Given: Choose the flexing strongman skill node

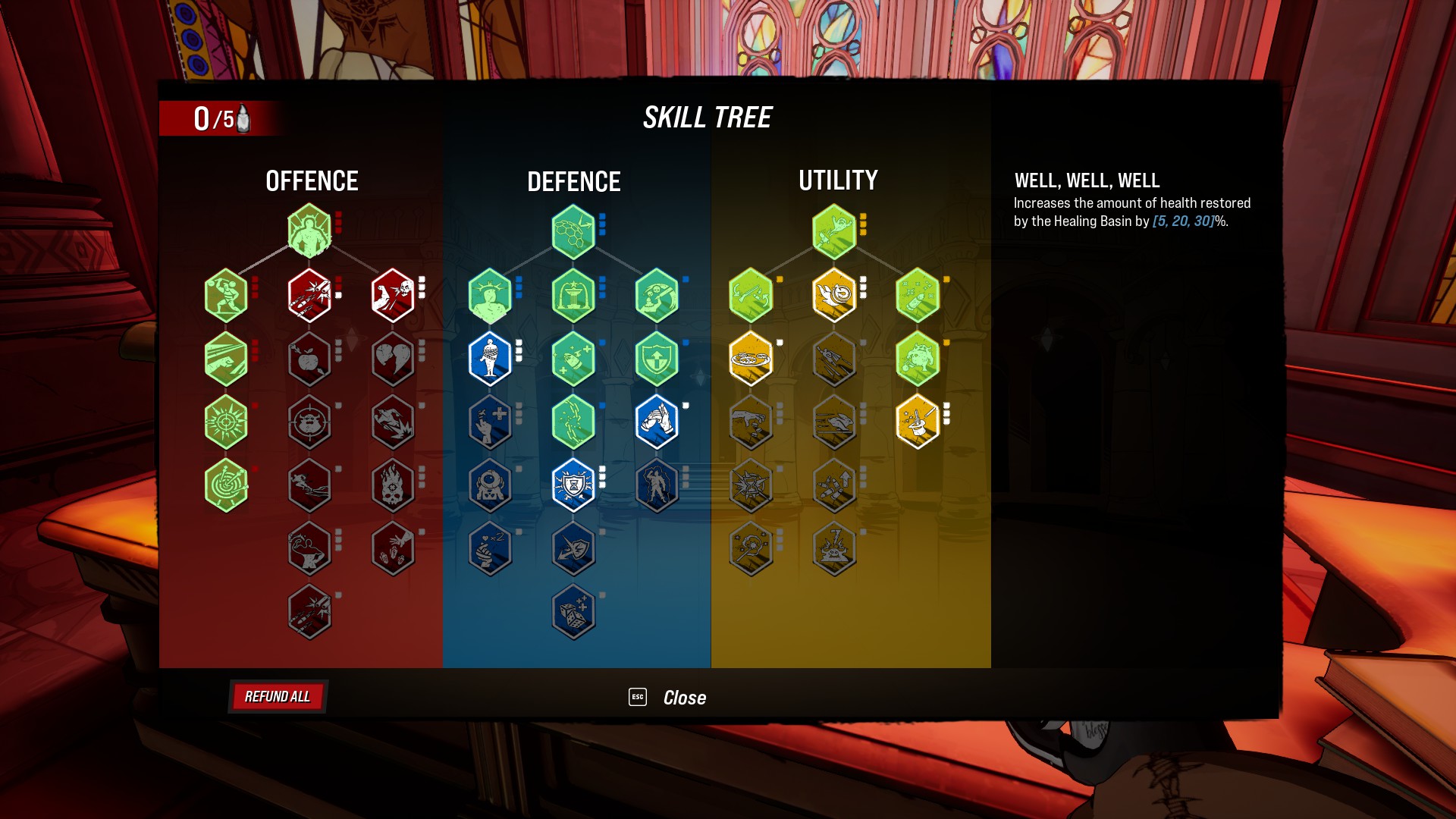Looking at the screenshot, I should click(309, 548).
